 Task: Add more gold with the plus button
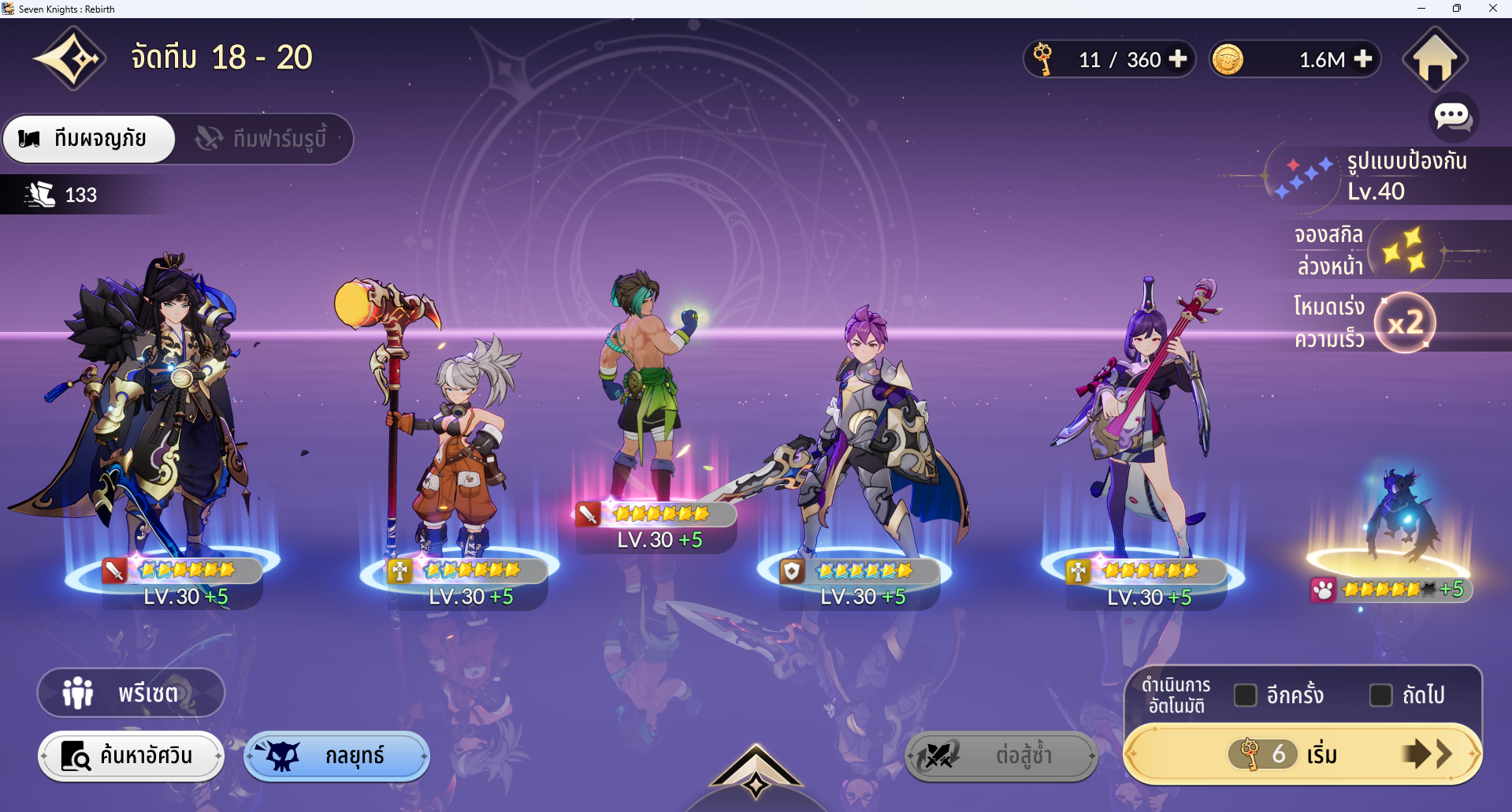pyautogui.click(x=1363, y=59)
